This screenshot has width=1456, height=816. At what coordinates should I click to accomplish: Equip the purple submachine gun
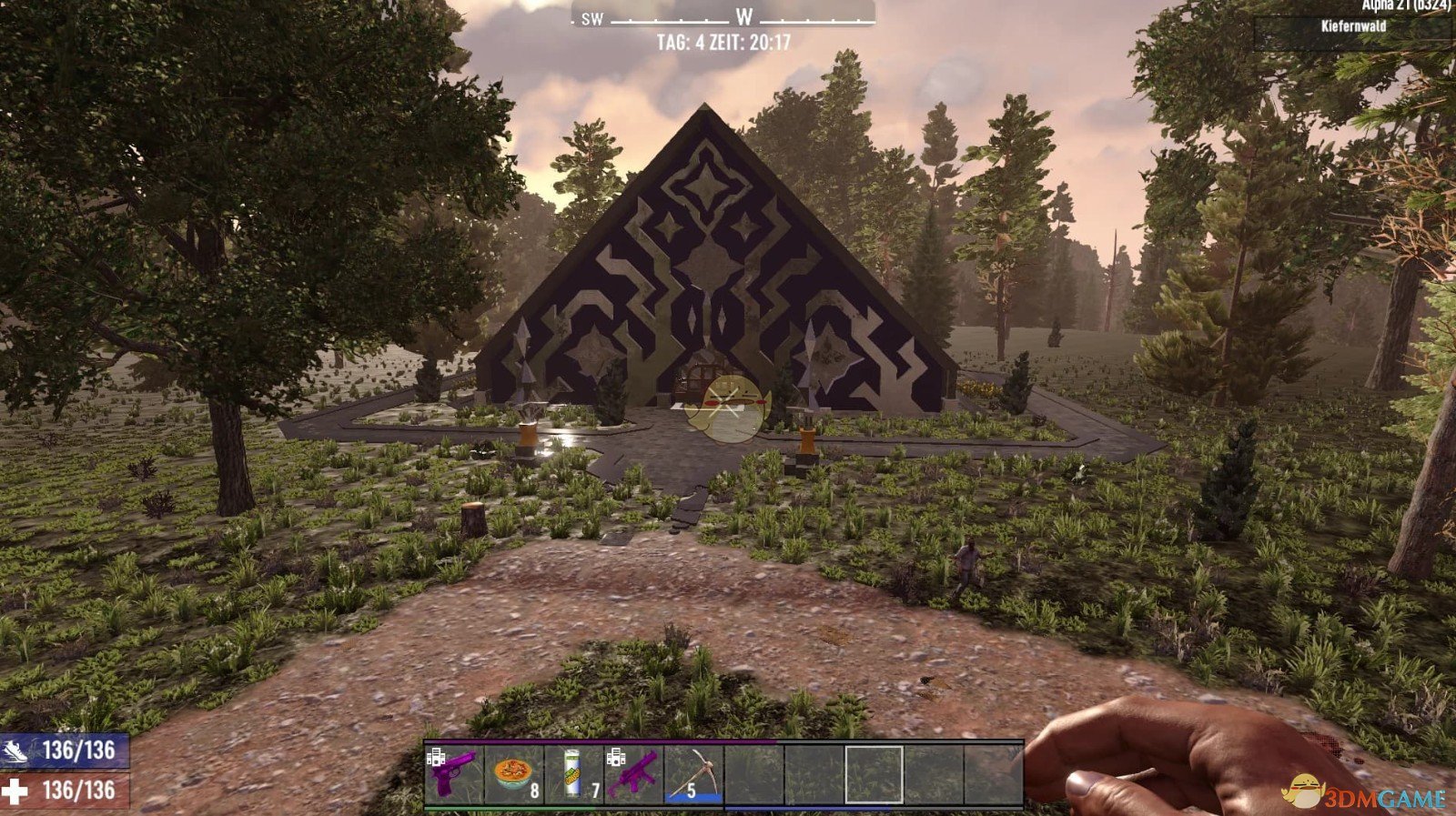634,774
